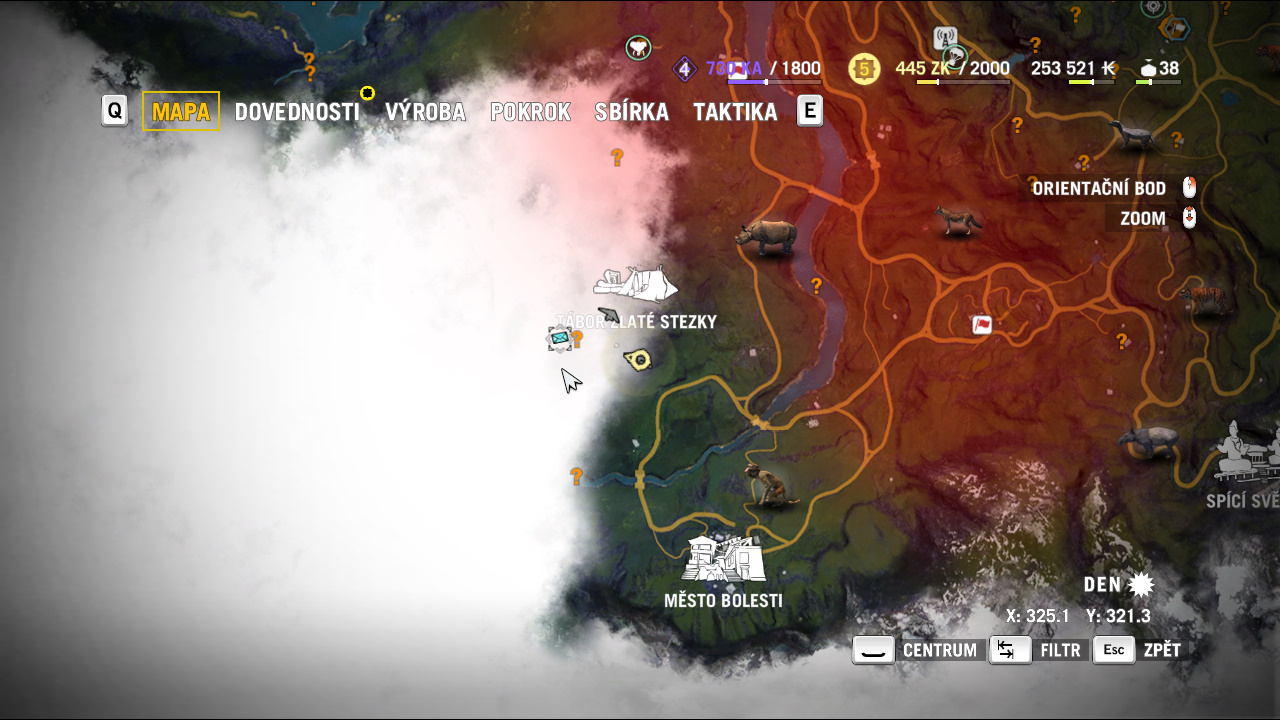Show the Pokrok tab

(530, 112)
